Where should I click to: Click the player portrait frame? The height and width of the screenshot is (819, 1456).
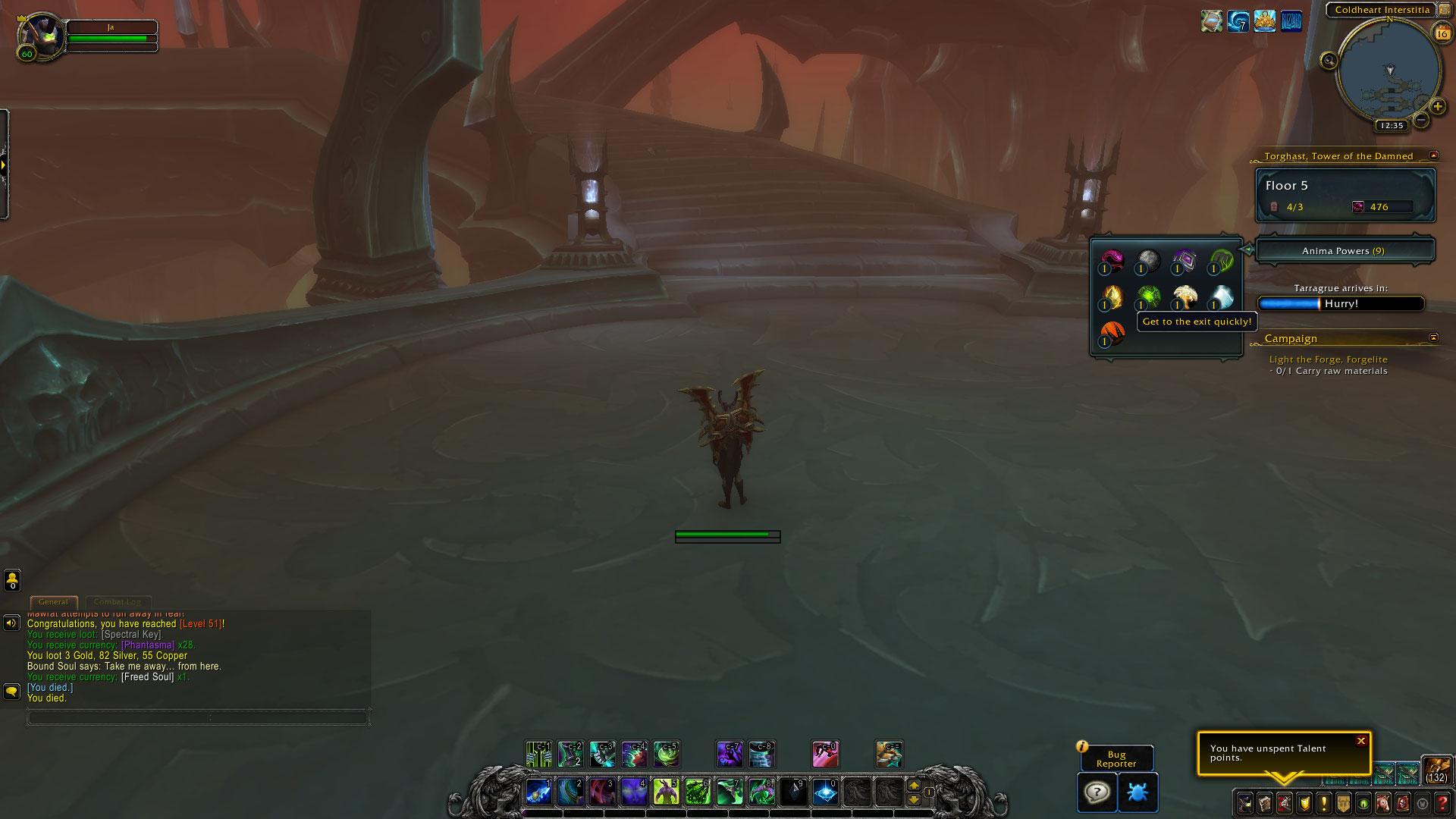click(42, 34)
